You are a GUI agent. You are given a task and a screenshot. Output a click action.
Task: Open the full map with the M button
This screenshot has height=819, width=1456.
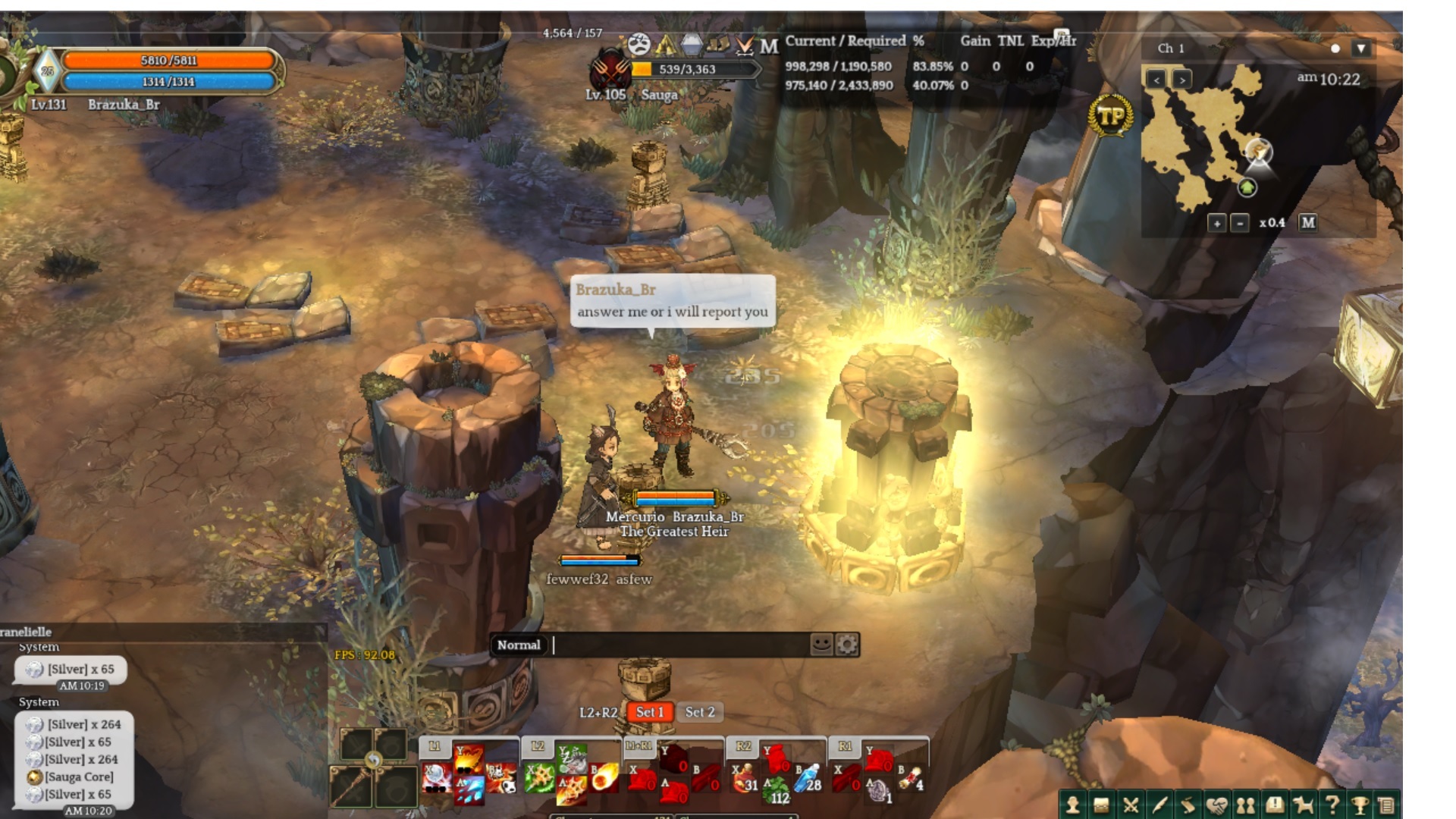1308,222
